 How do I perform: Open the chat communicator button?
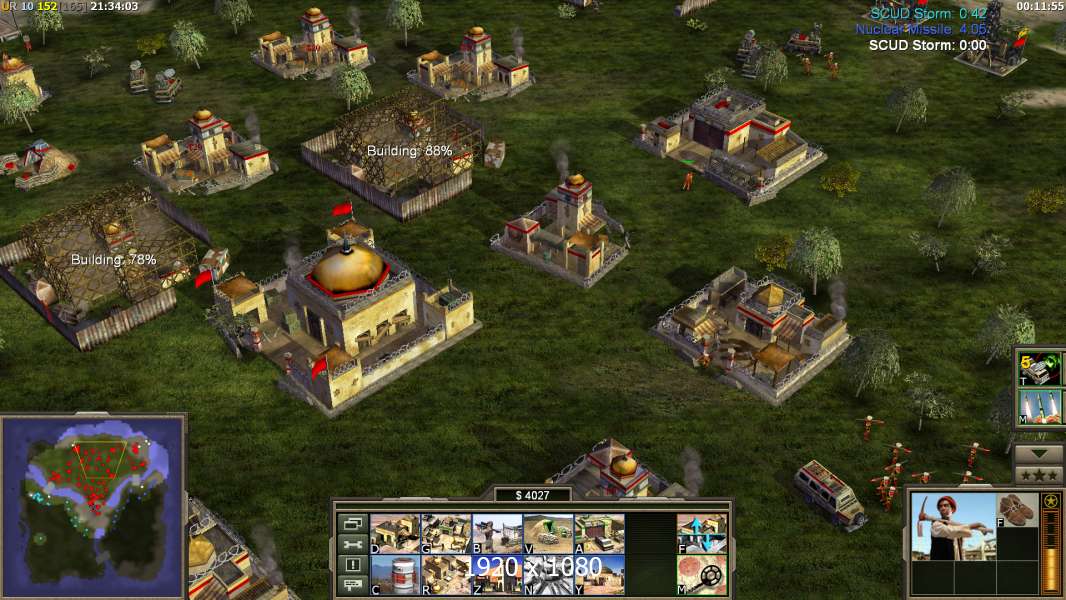pyautogui.click(x=352, y=586)
